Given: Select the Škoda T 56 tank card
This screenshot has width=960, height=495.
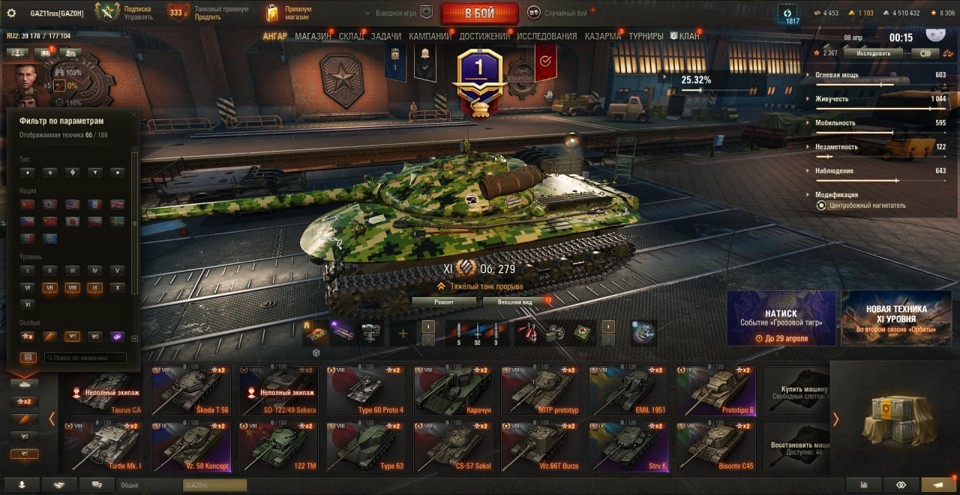Looking at the screenshot, I should (x=188, y=392).
